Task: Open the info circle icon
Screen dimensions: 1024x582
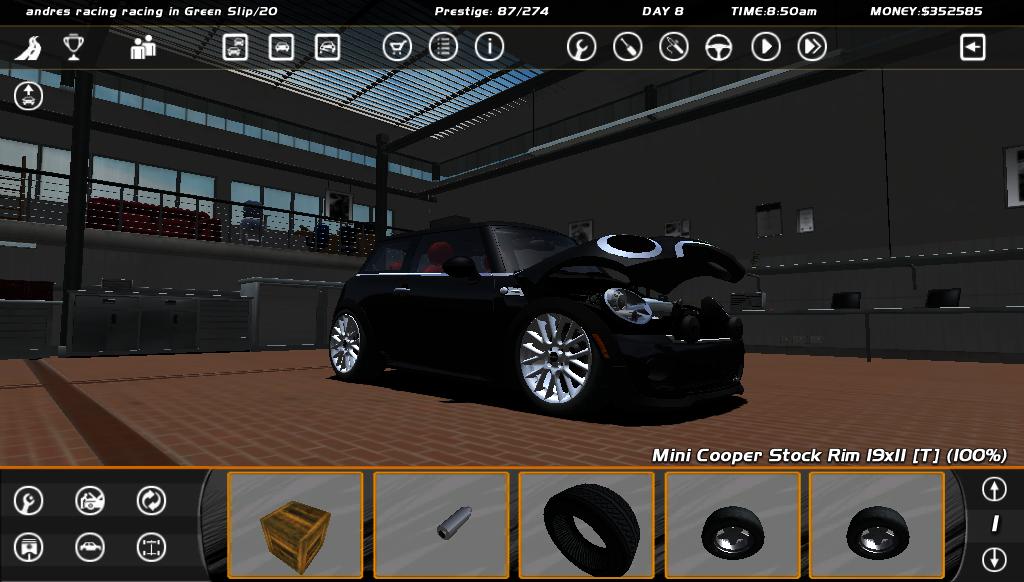Action: (489, 47)
